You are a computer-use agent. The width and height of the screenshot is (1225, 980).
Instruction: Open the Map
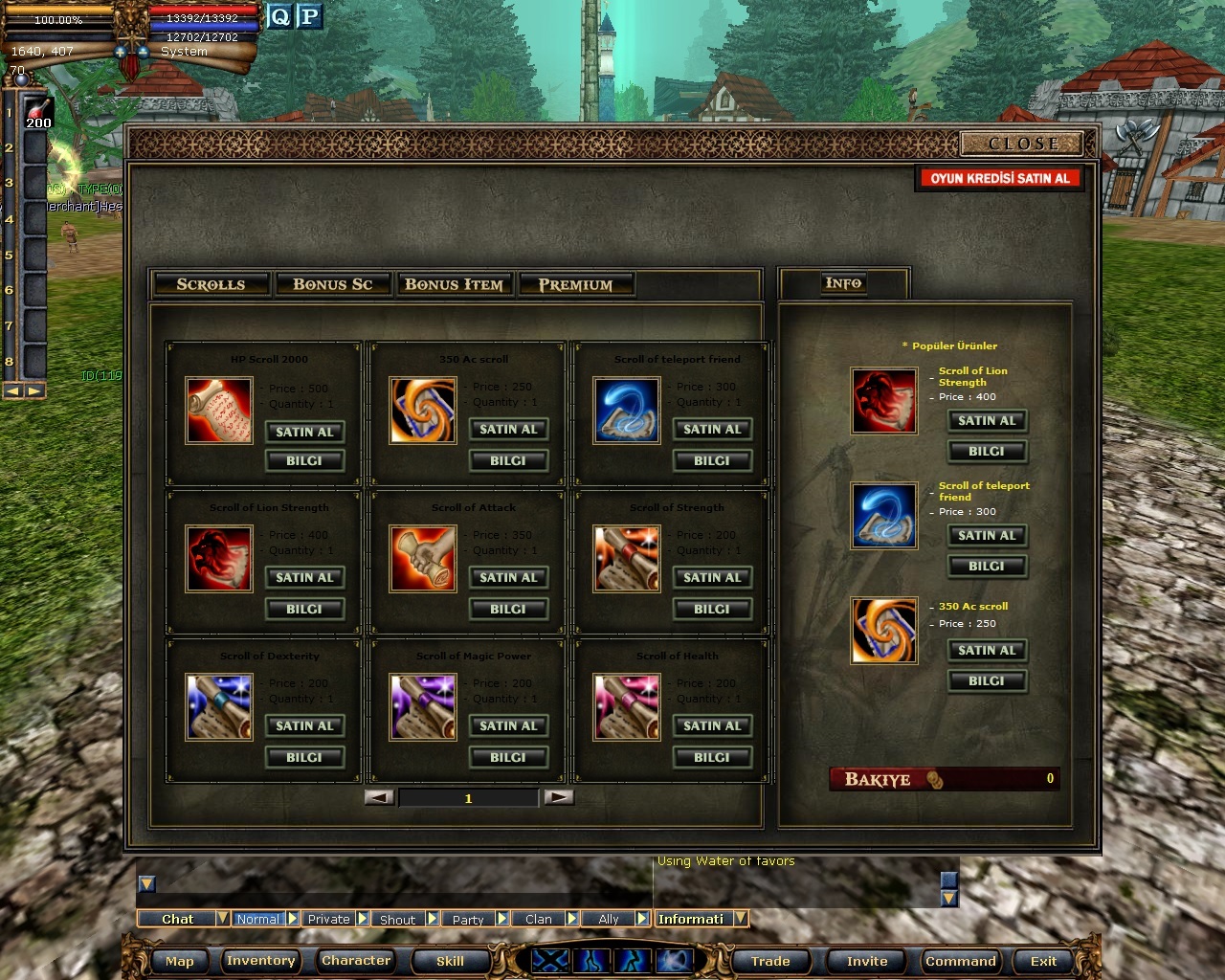tap(180, 961)
